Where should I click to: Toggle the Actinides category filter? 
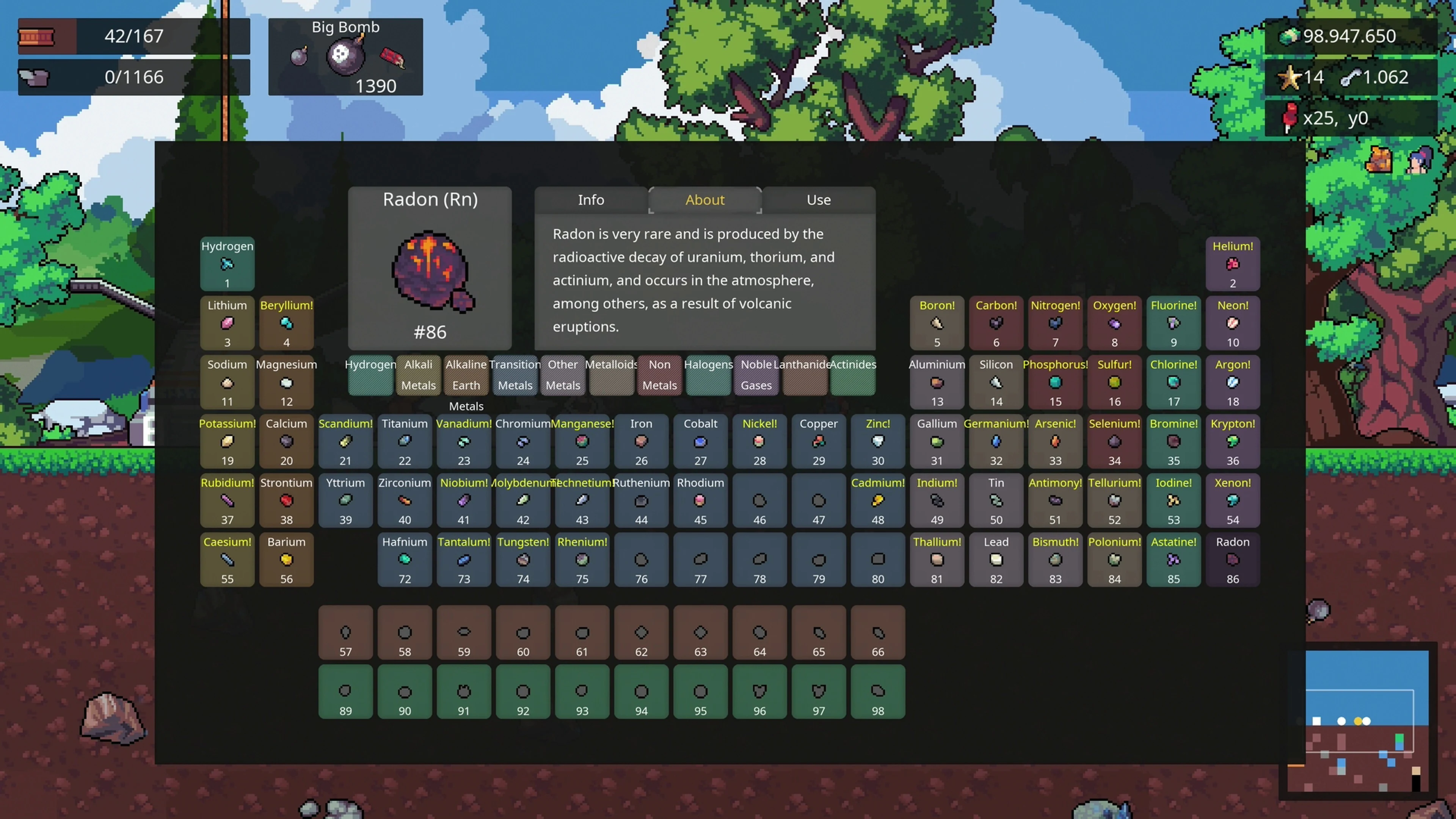[x=854, y=375]
